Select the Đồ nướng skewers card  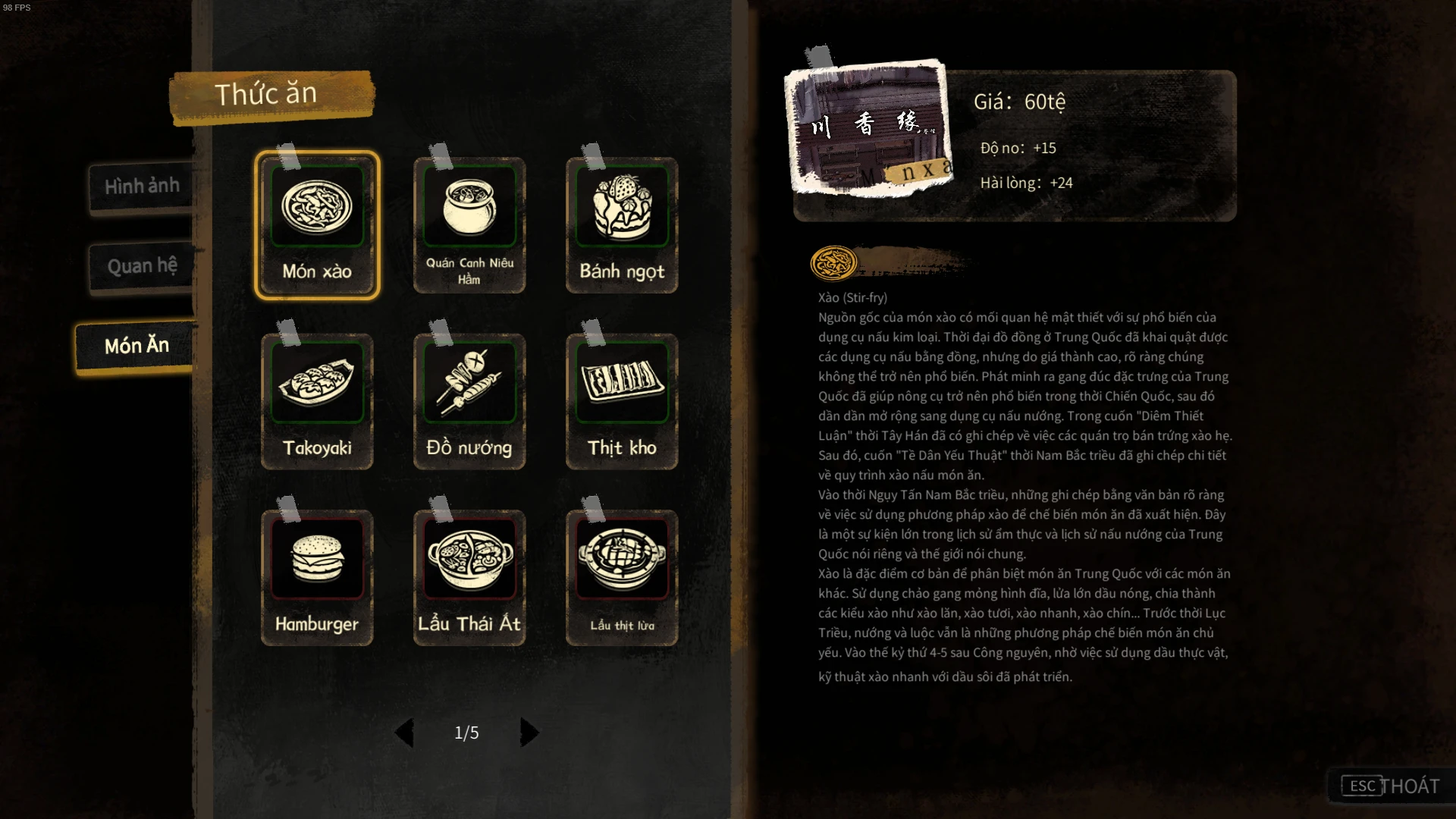(469, 402)
